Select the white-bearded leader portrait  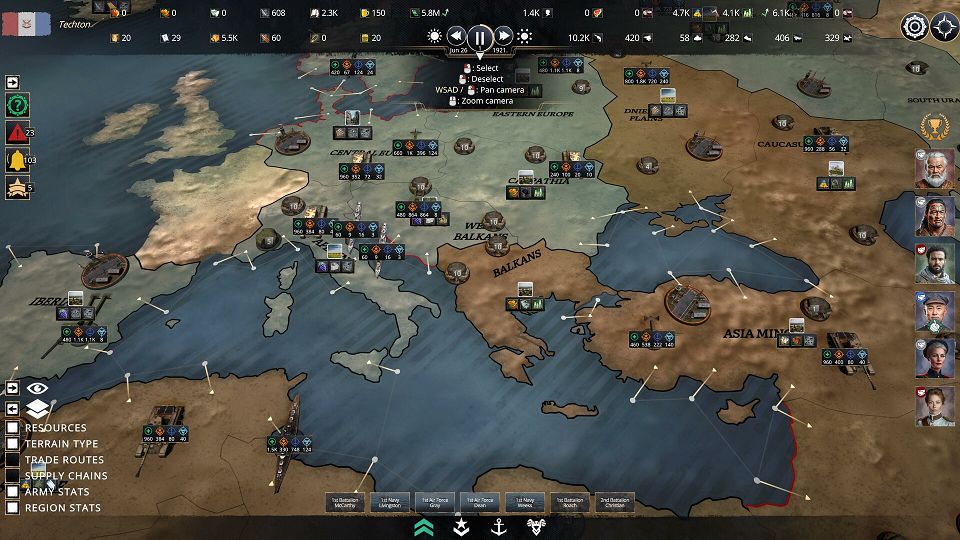coord(933,168)
